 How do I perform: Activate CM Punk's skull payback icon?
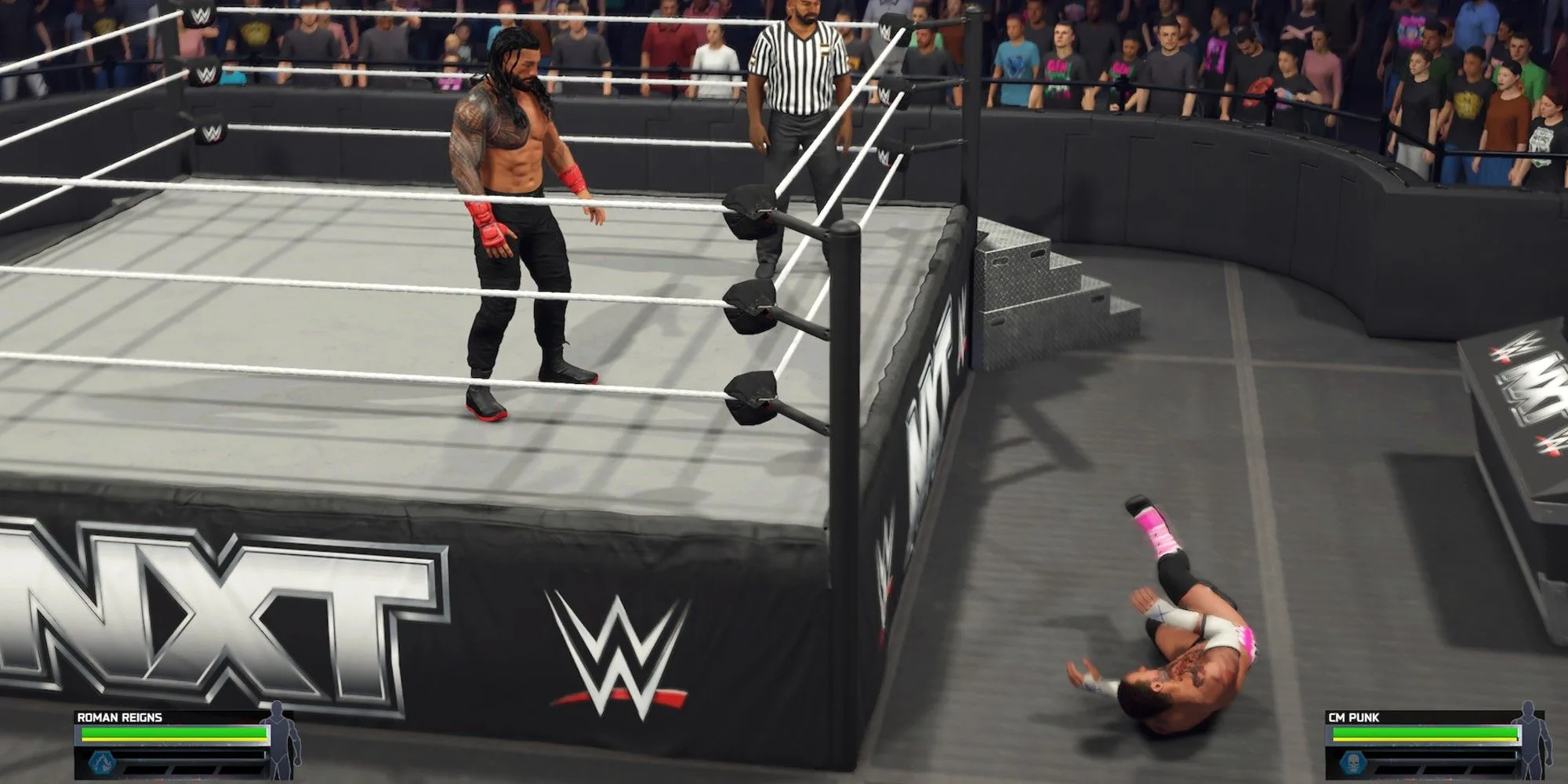pos(1351,762)
